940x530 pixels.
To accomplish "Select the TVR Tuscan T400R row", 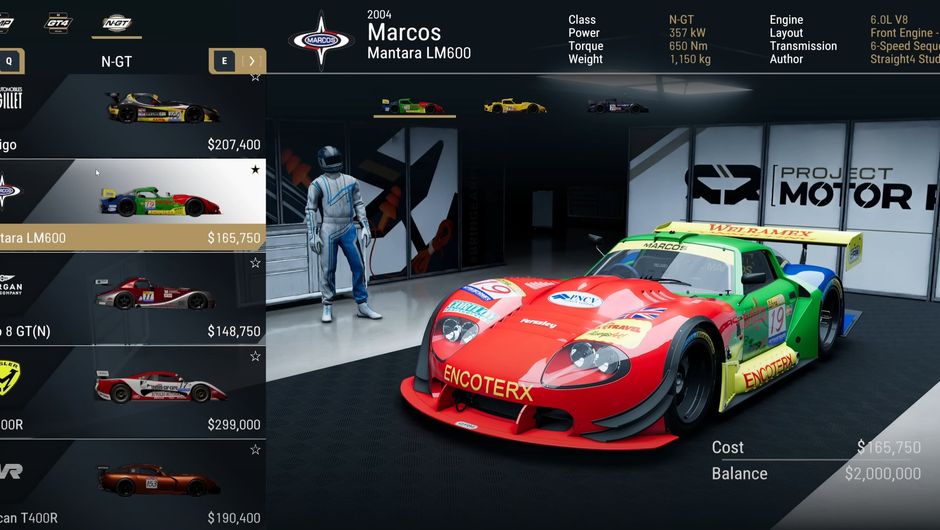I will coord(132,485).
